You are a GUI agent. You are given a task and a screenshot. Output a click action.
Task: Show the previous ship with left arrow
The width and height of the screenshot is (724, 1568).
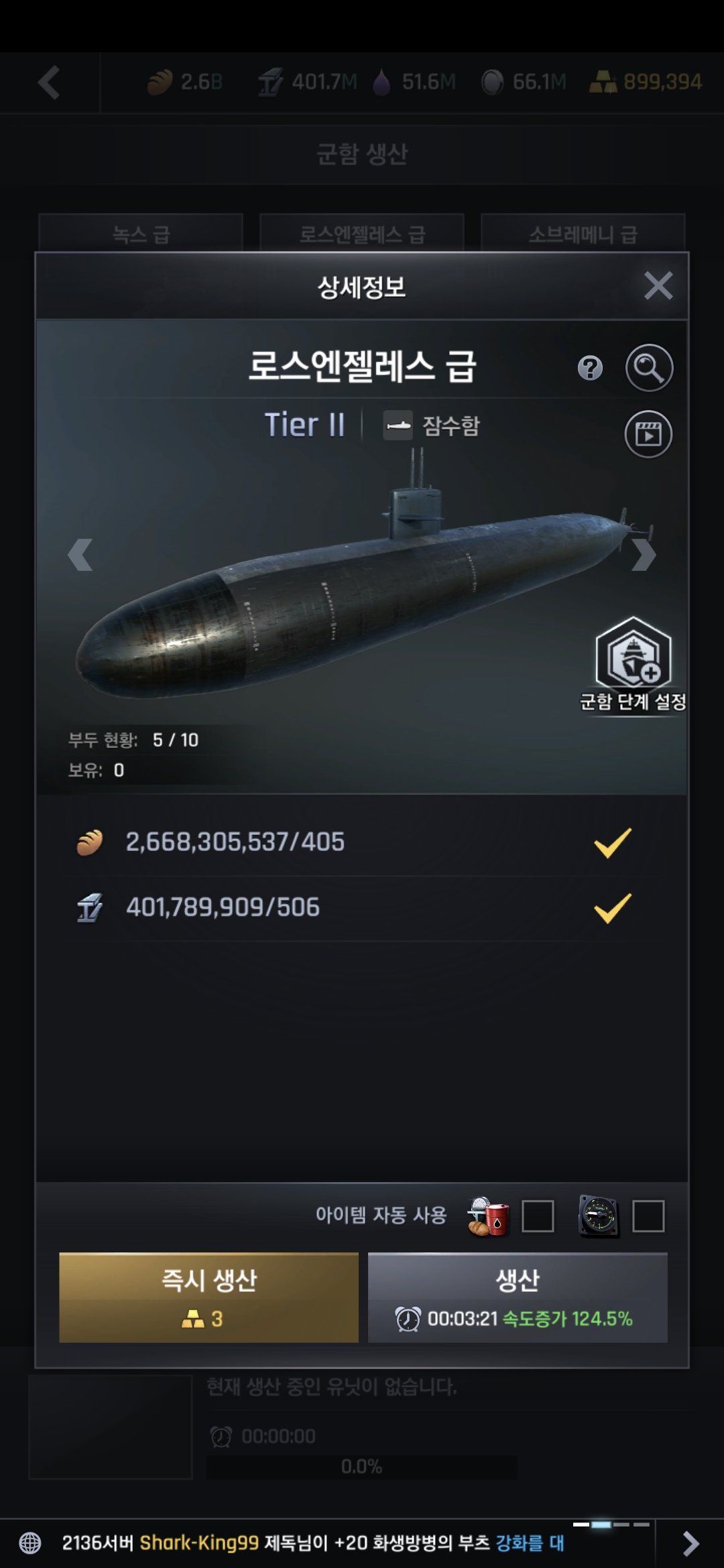(80, 555)
